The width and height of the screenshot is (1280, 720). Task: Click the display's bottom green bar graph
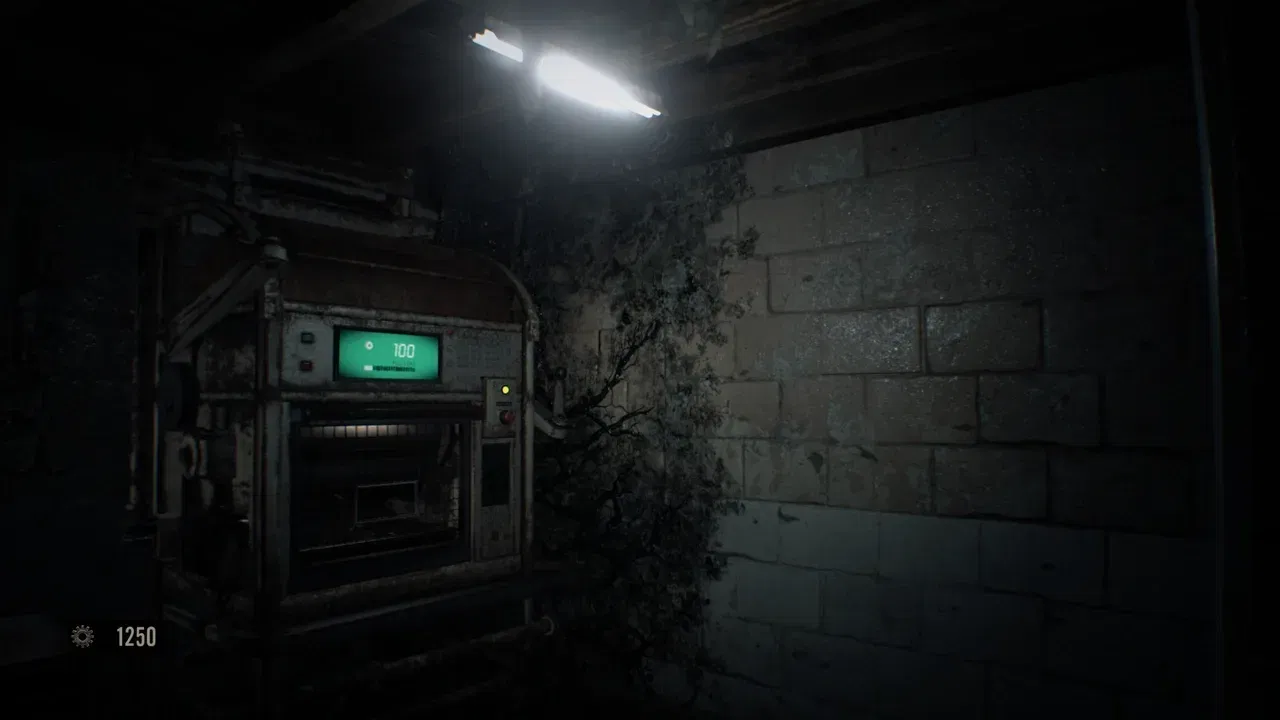tap(390, 367)
